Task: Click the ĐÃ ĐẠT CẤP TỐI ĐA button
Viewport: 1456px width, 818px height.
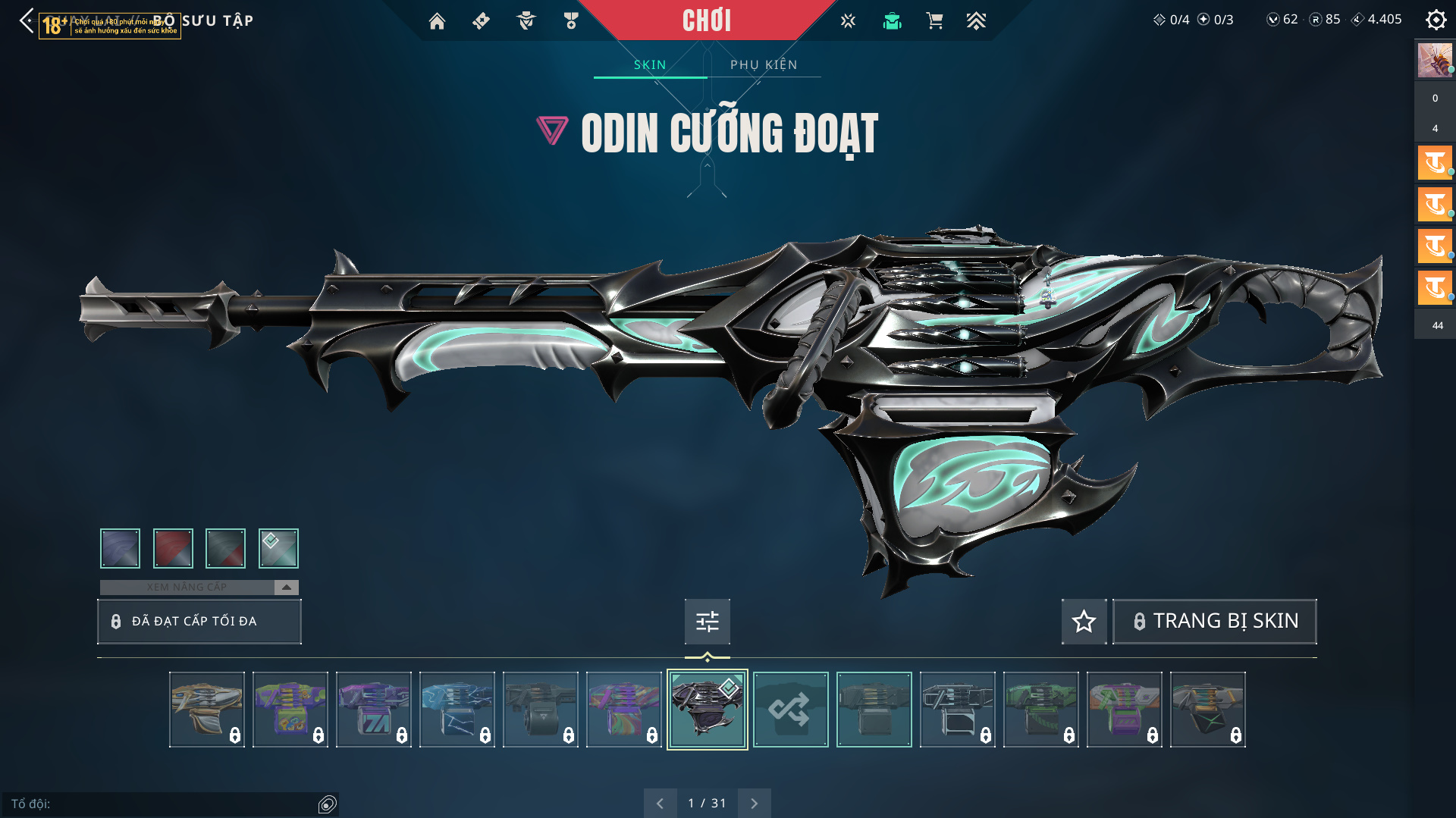Action: coord(199,622)
